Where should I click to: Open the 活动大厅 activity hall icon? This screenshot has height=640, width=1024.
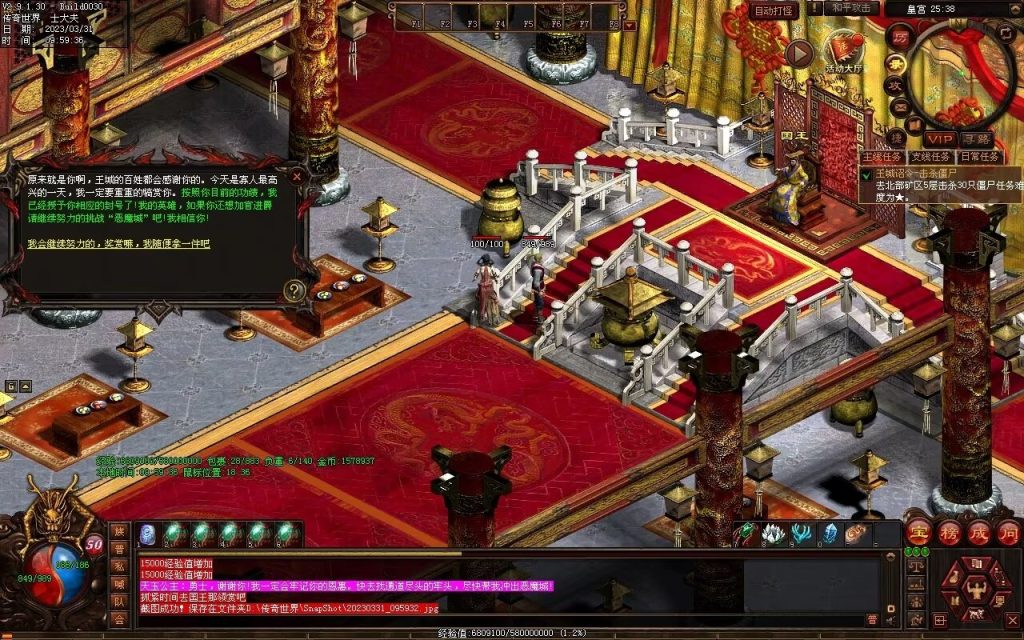845,50
